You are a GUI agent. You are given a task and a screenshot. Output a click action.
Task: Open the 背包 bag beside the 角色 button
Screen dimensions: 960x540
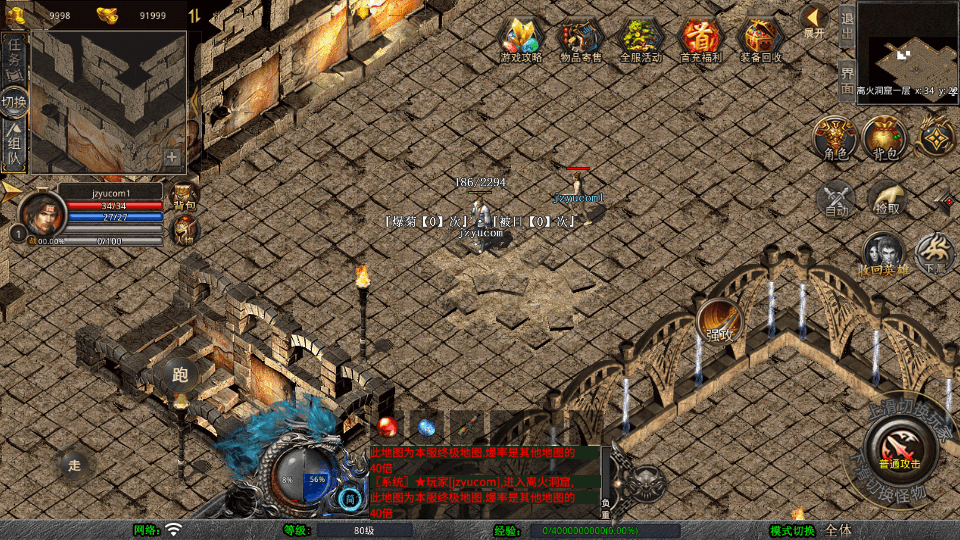tap(885, 138)
